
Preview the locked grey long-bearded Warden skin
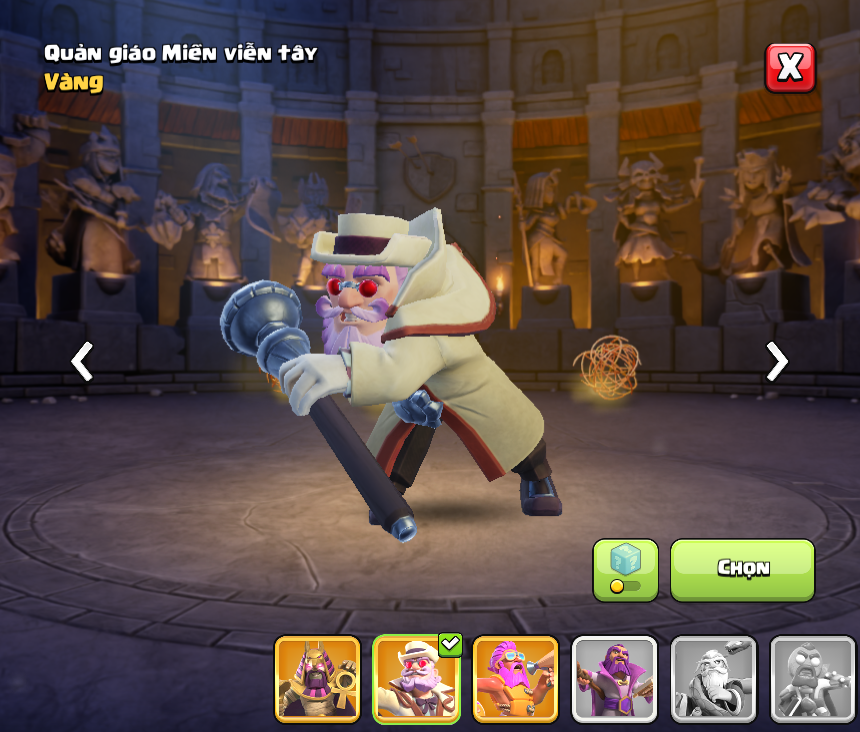pos(713,678)
